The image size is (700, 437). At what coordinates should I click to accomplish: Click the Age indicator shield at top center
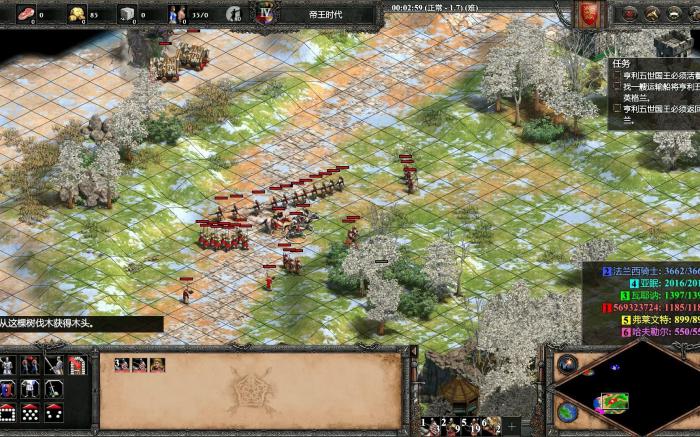(264, 14)
